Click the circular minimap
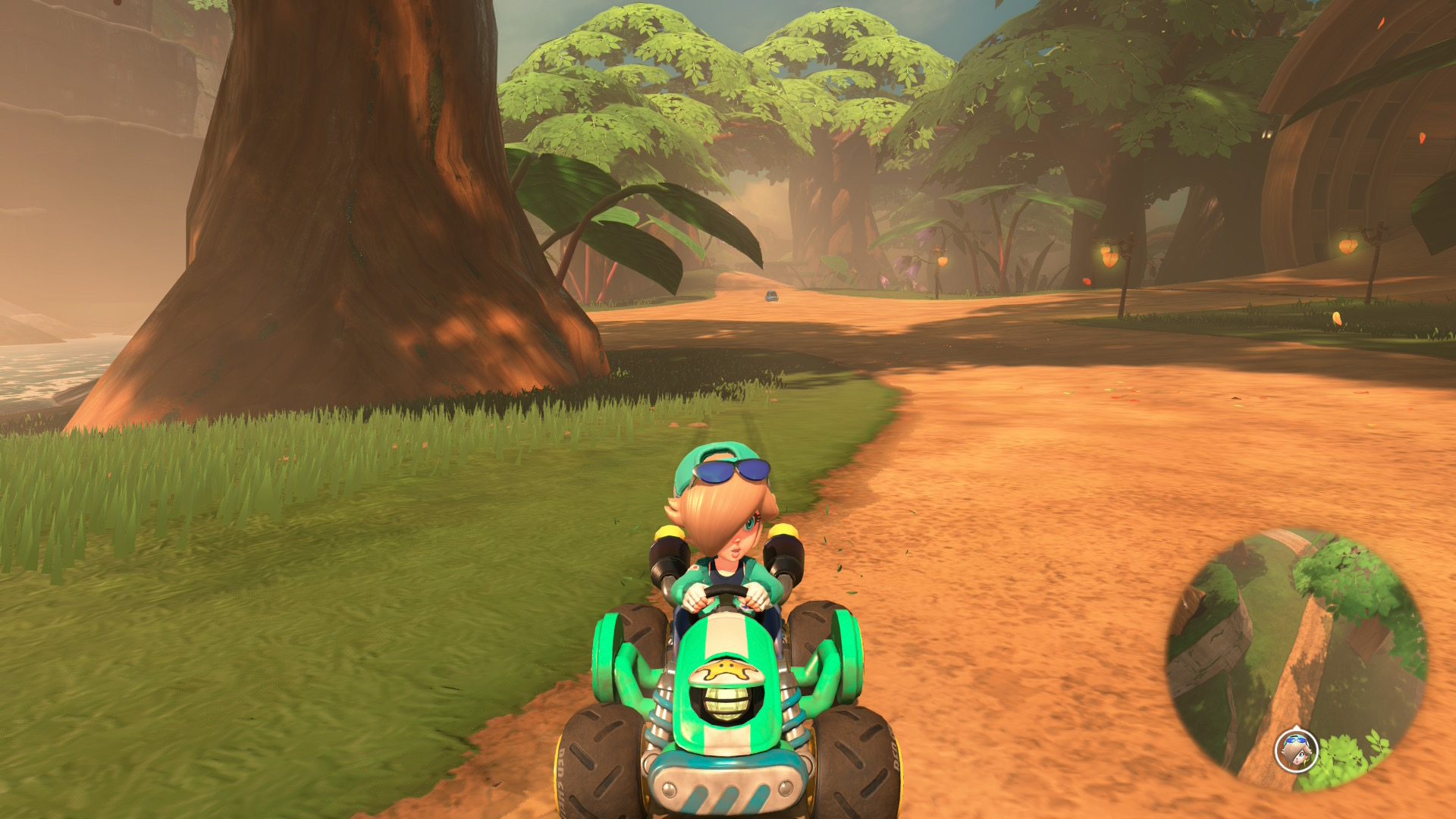This screenshot has height=819, width=1456. pos(1297,659)
